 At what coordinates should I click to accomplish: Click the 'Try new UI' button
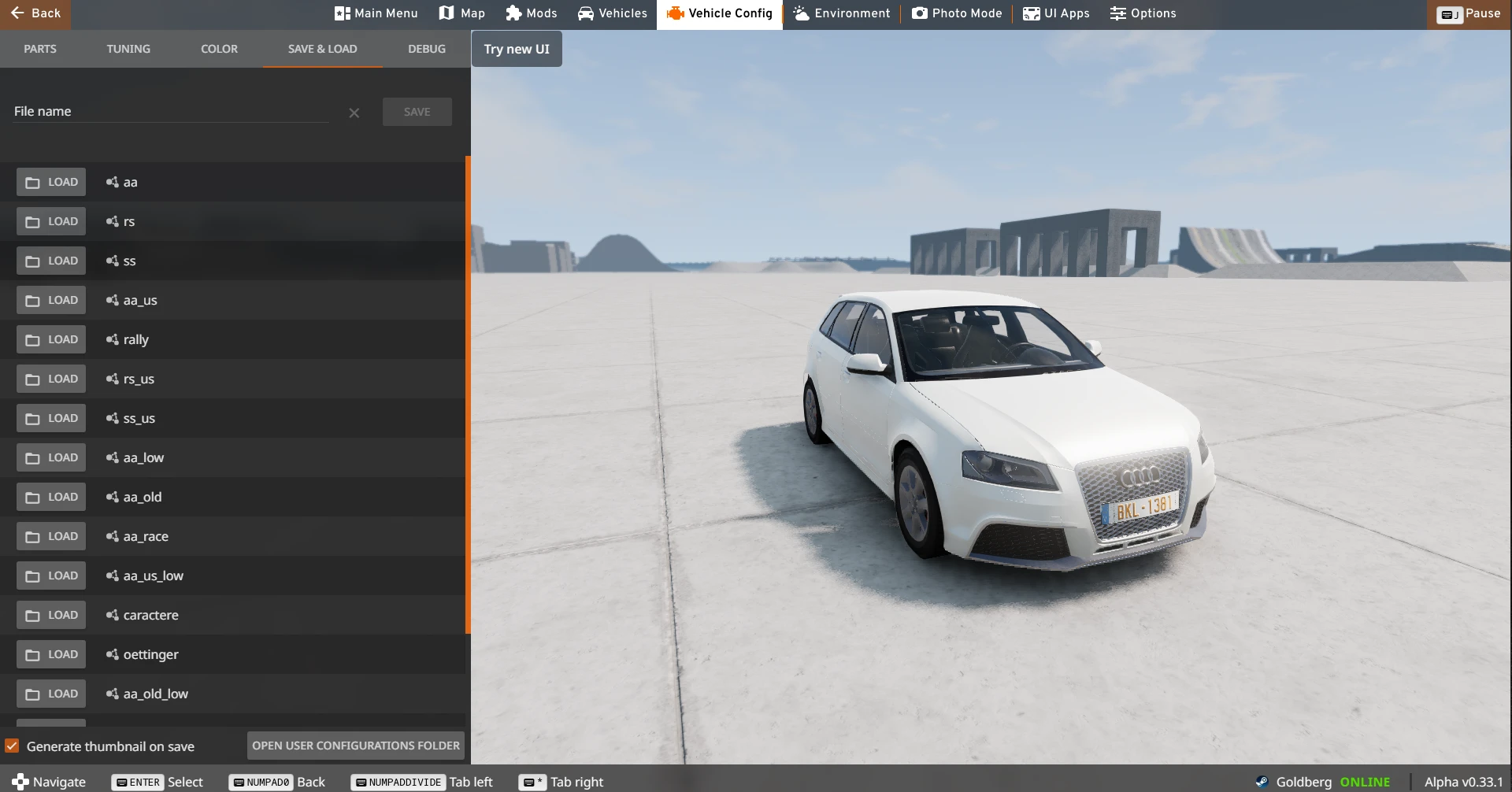(x=516, y=48)
